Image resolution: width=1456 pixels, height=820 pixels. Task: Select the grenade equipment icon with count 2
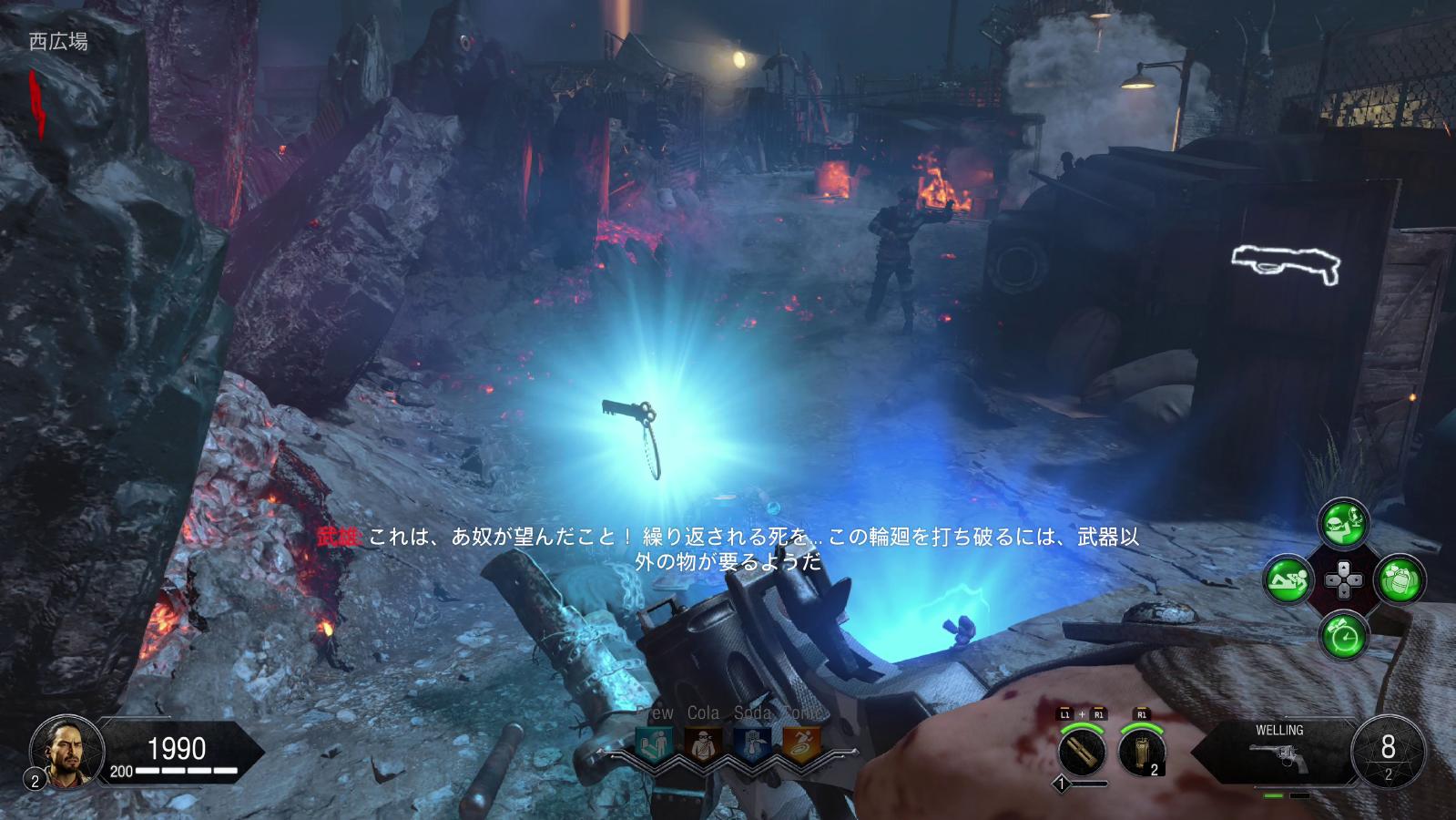[1143, 752]
